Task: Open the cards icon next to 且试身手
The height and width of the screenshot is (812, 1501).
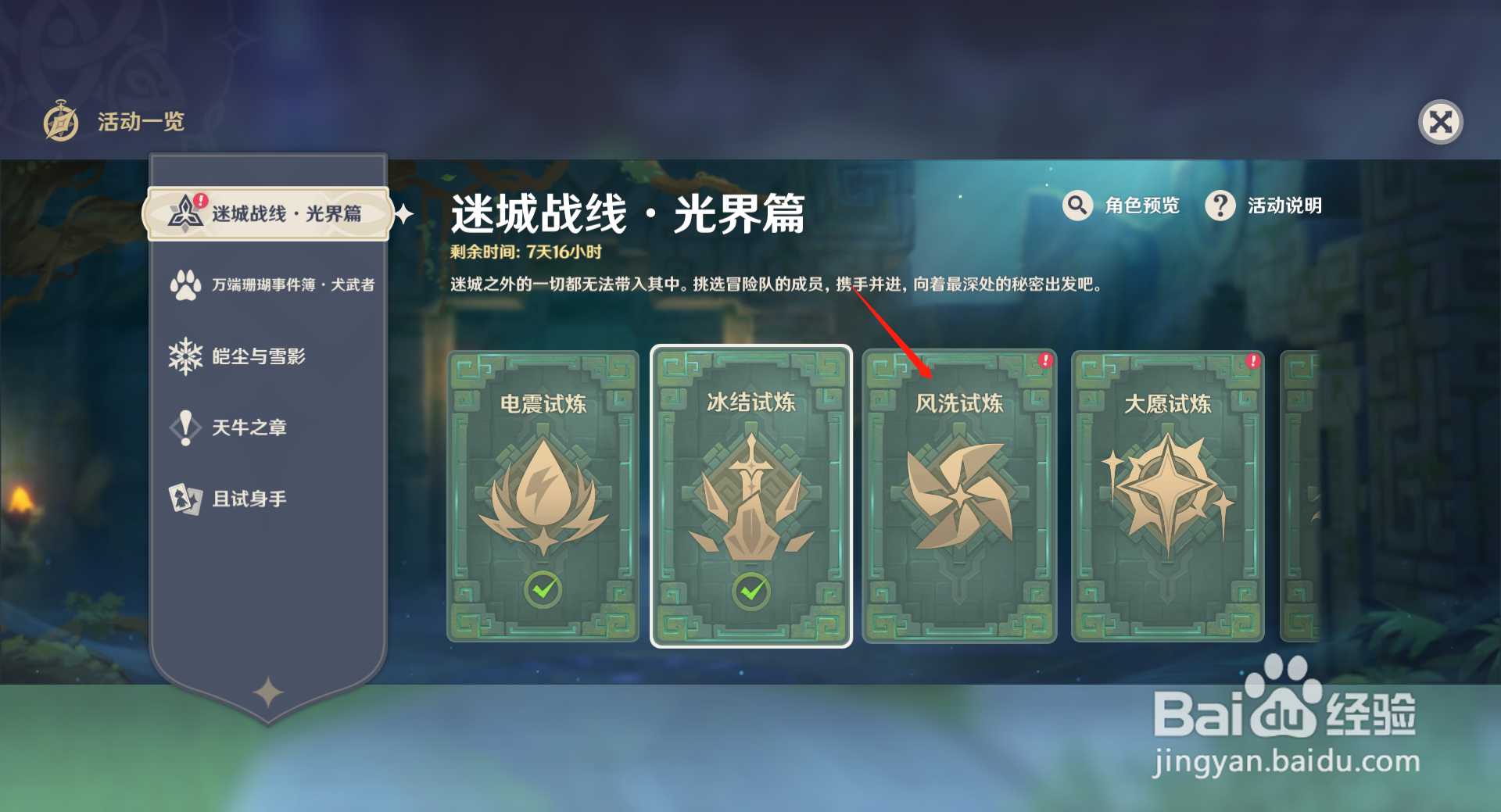Action: coord(185,498)
